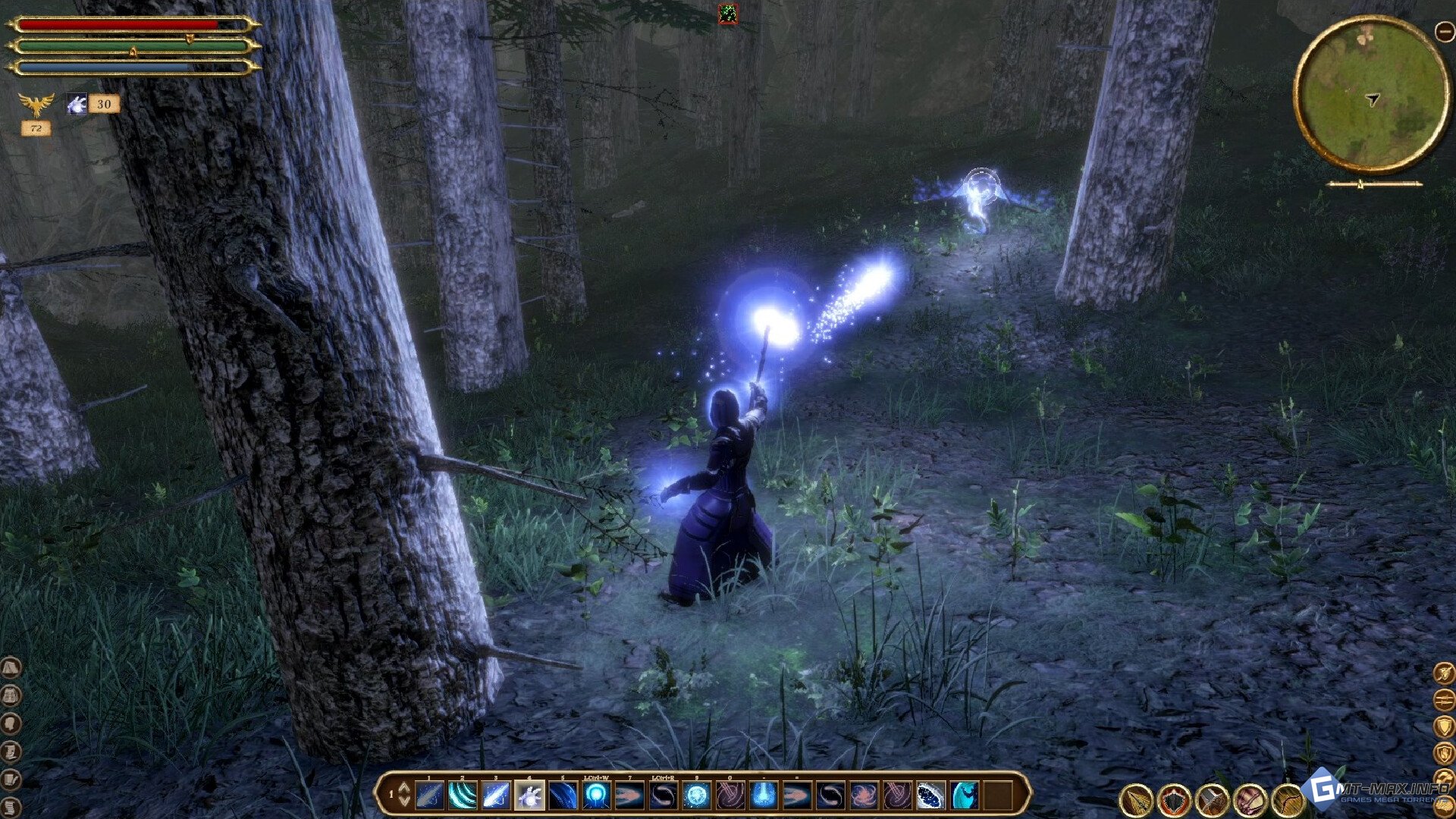Select the golden arrowhead round button
1456x819 pixels.
pyautogui.click(x=1137, y=799)
